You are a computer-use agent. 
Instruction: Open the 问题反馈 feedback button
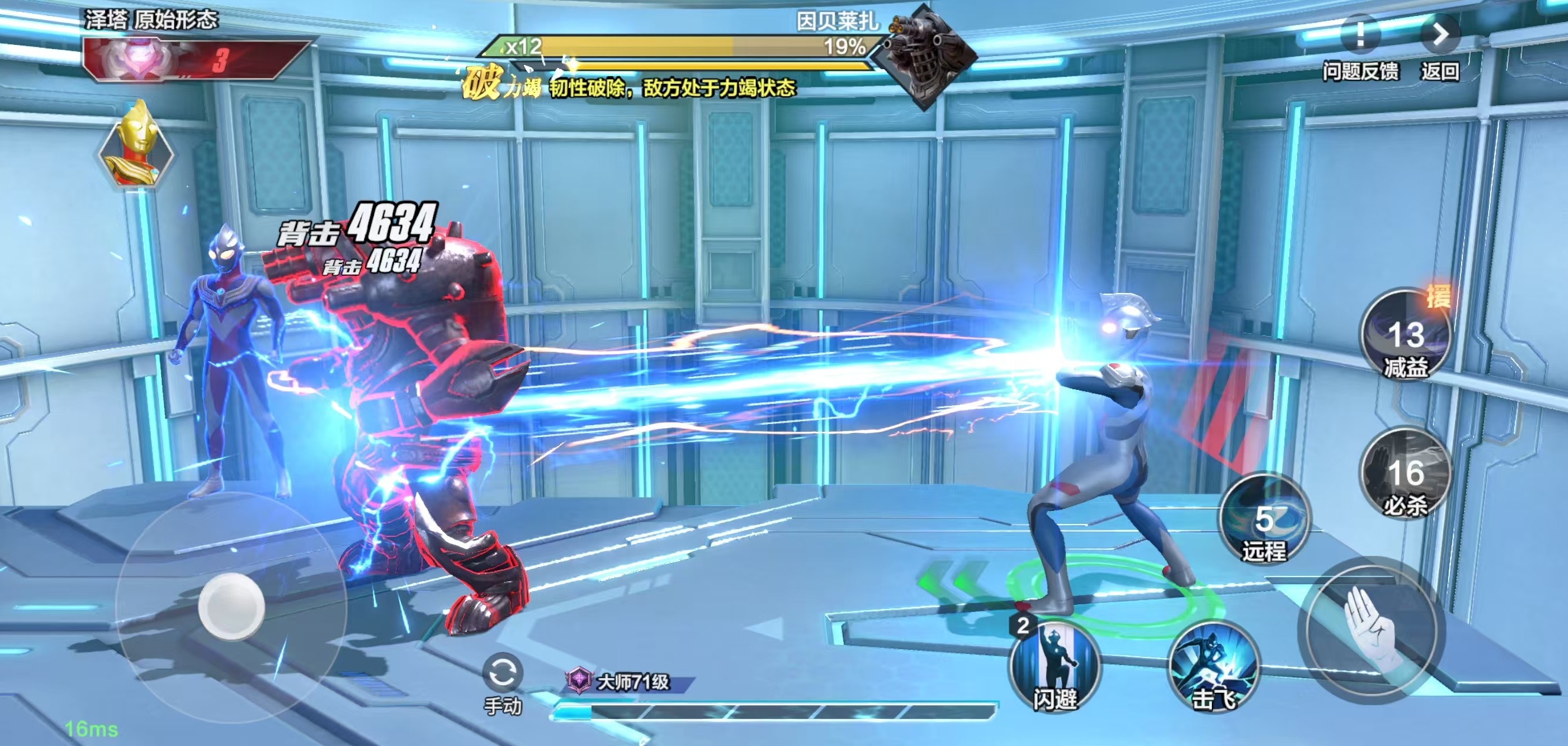point(1360,38)
